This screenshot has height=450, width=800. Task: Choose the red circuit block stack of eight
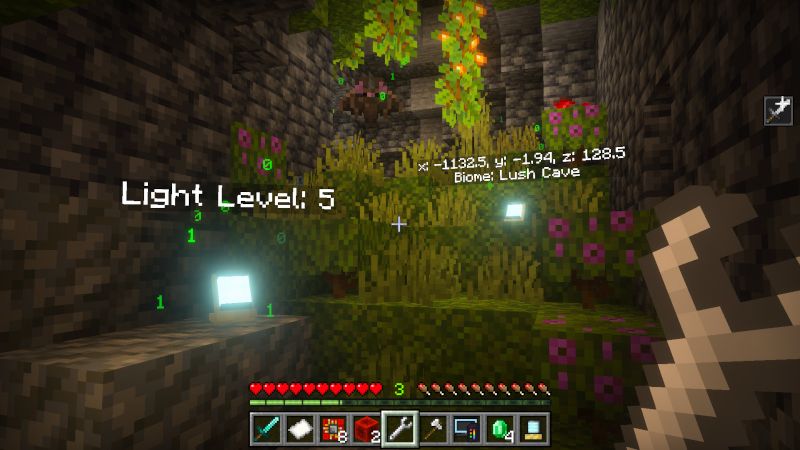point(332,429)
